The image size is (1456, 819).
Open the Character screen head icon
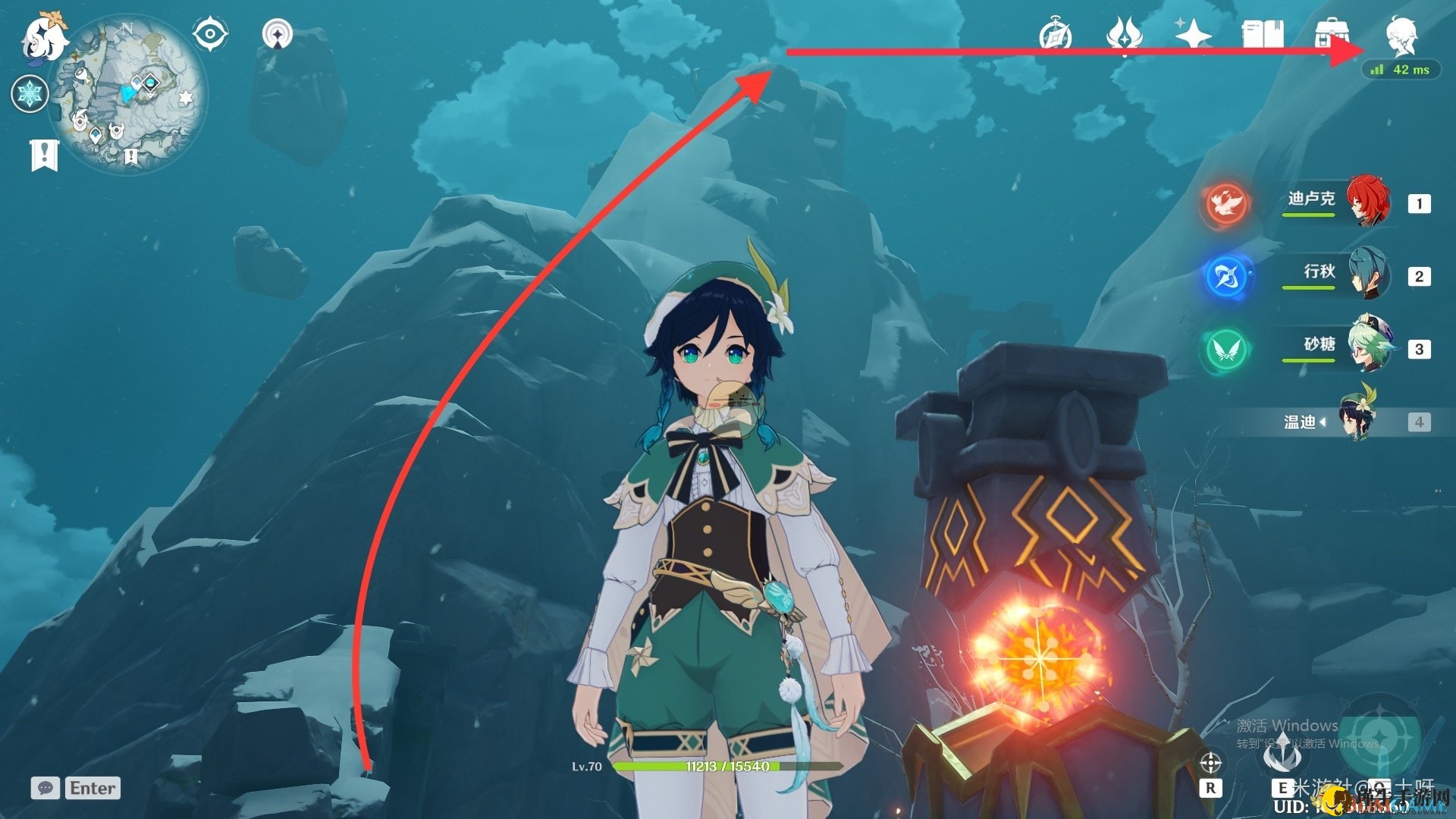click(1401, 34)
